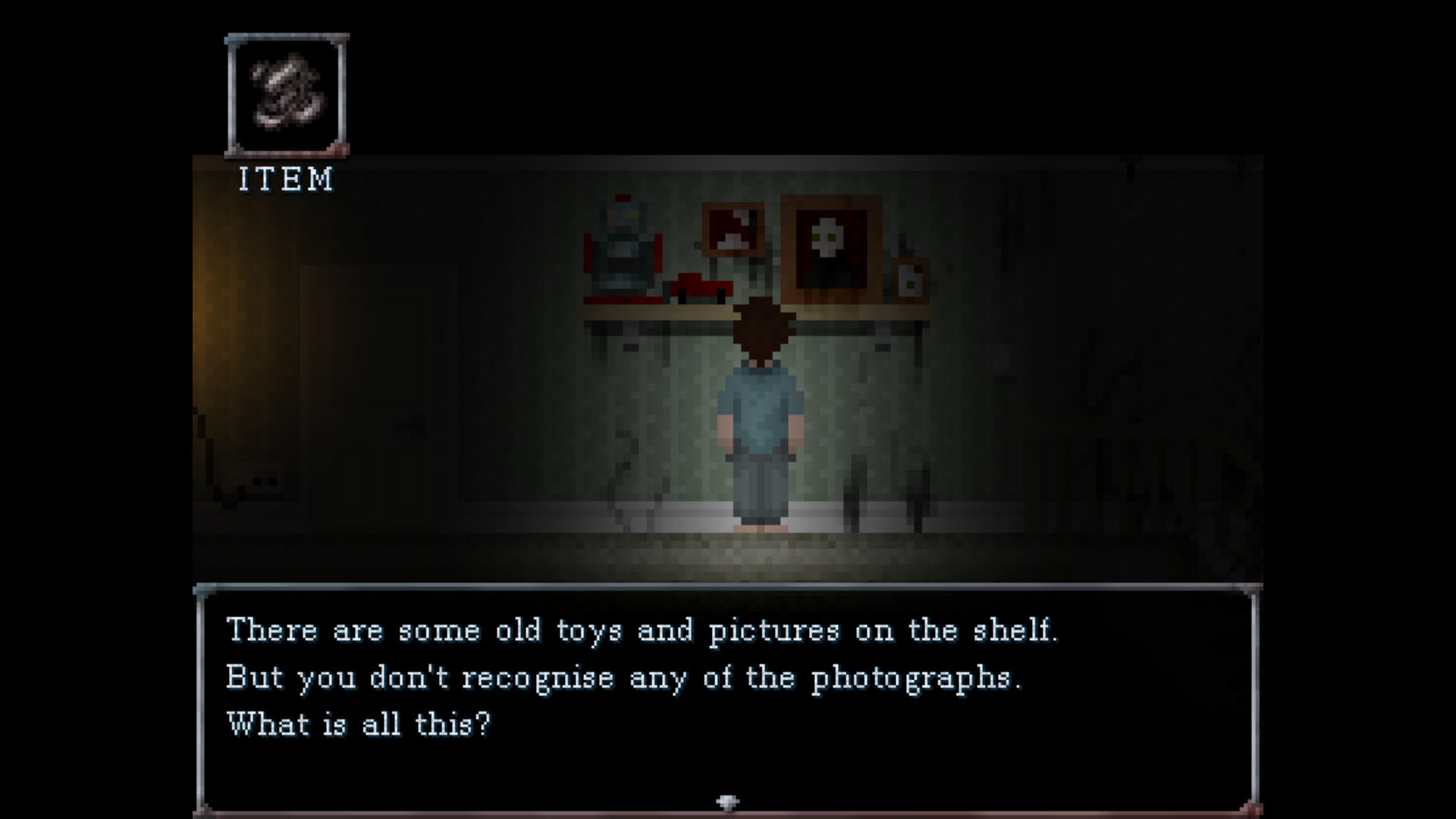Click the electrical outlet on the left wall
Viewport: 1456px width, 819px height.
[x=265, y=479]
